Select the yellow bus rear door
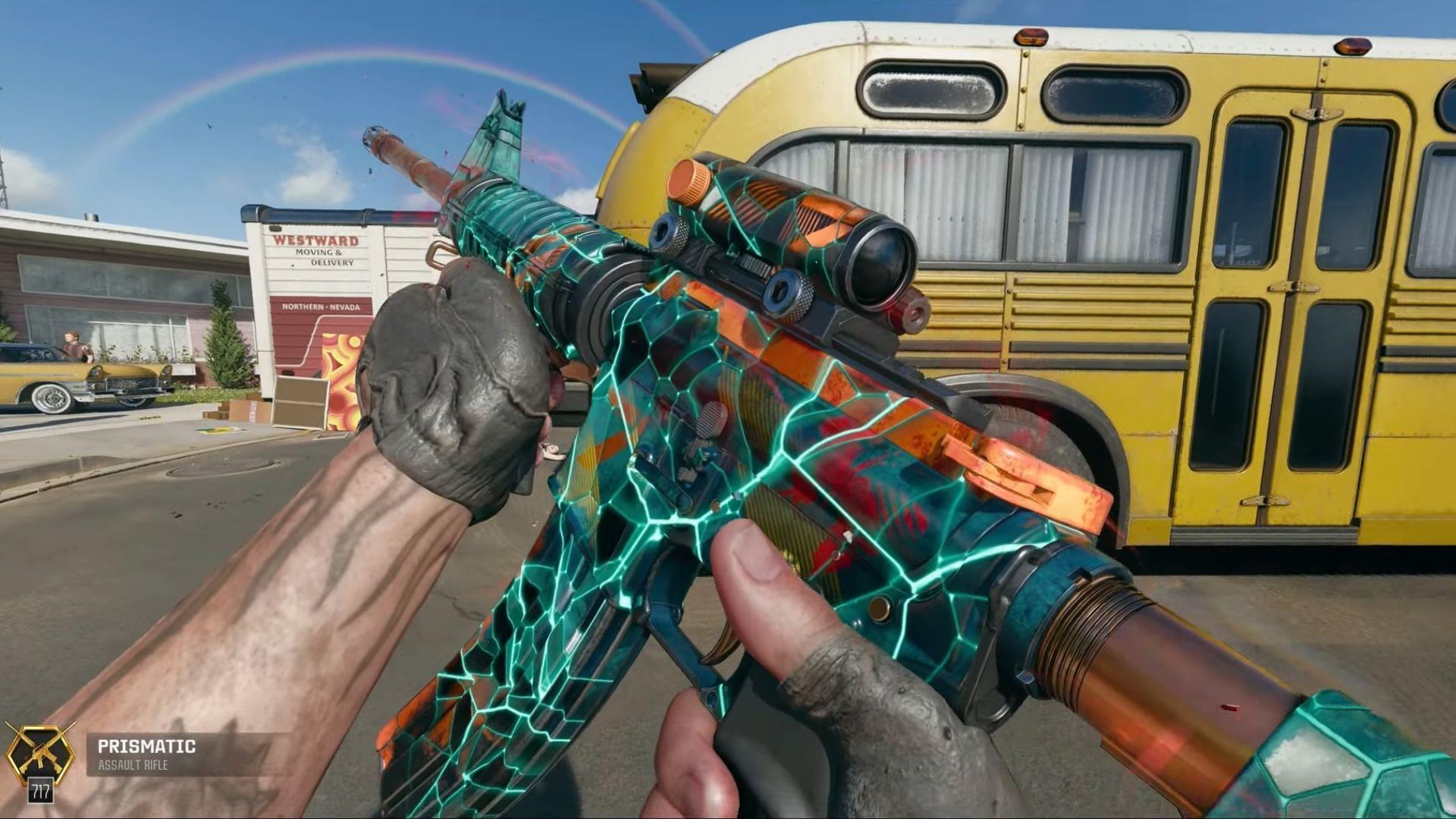The image size is (1456, 819). coord(1289,303)
